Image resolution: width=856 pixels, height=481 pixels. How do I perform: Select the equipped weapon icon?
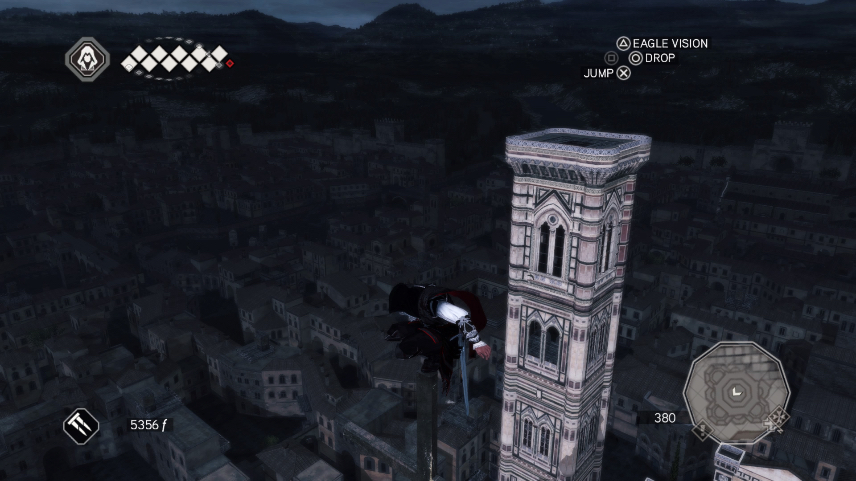[x=81, y=426]
